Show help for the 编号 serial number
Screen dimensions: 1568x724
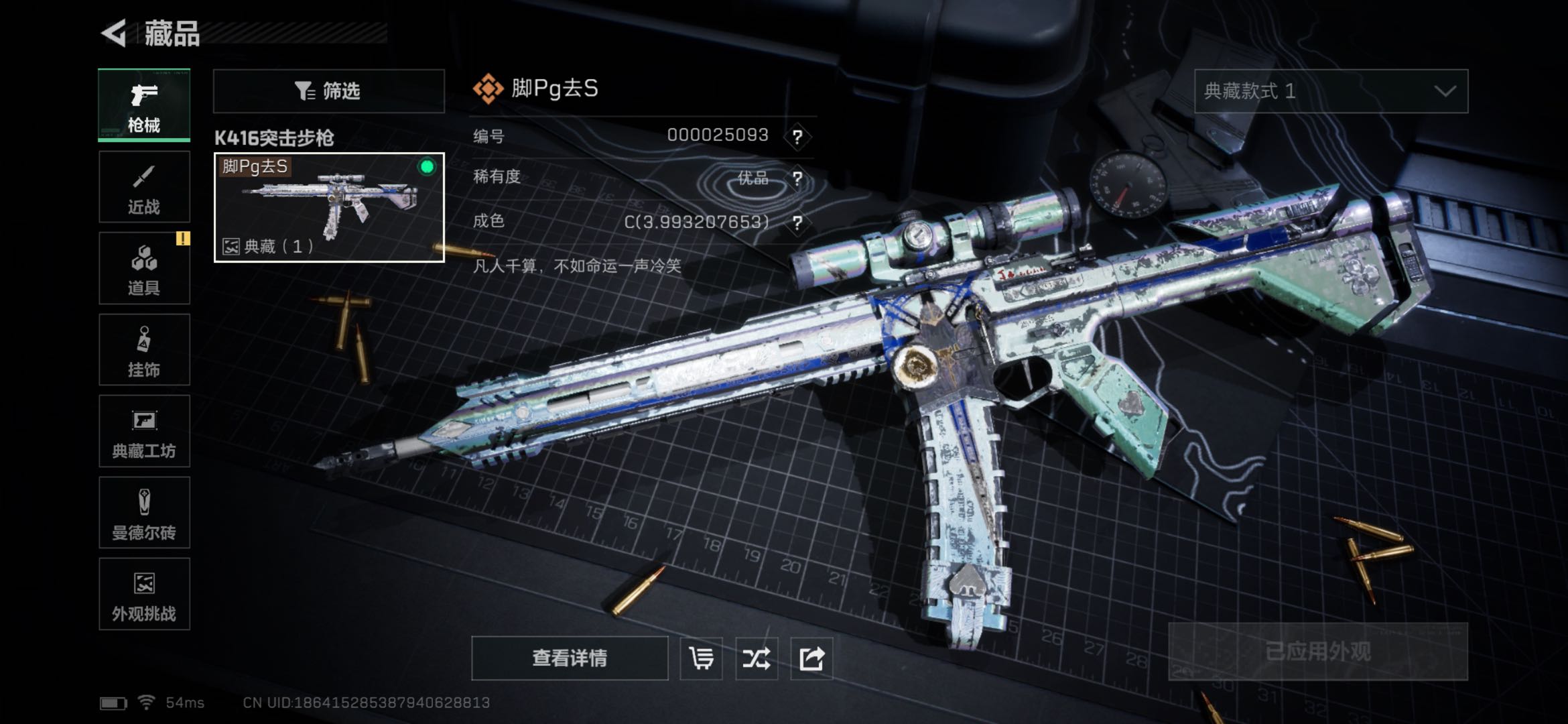[x=797, y=137]
